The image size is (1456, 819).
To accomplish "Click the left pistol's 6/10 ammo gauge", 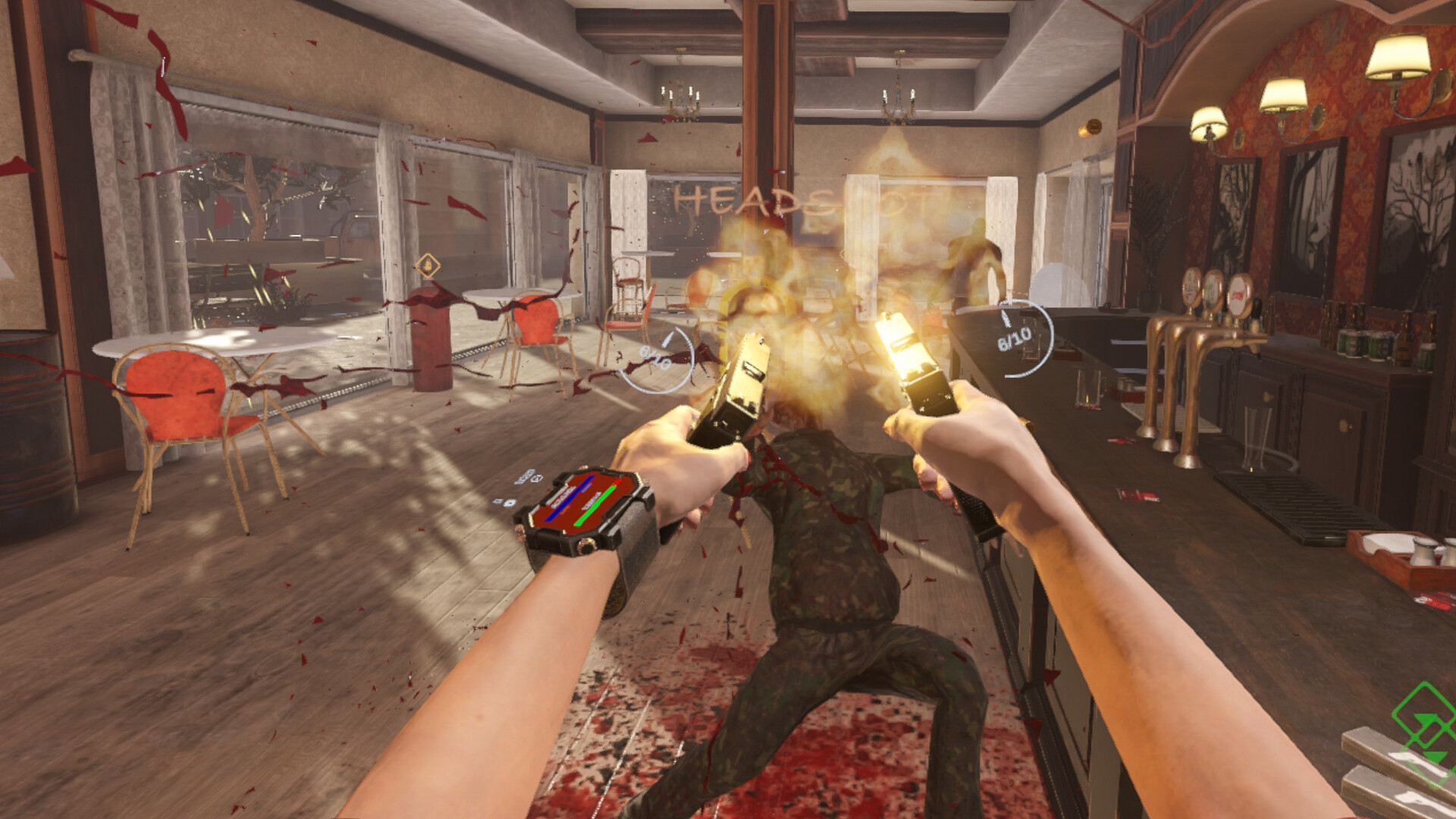I will point(657,358).
